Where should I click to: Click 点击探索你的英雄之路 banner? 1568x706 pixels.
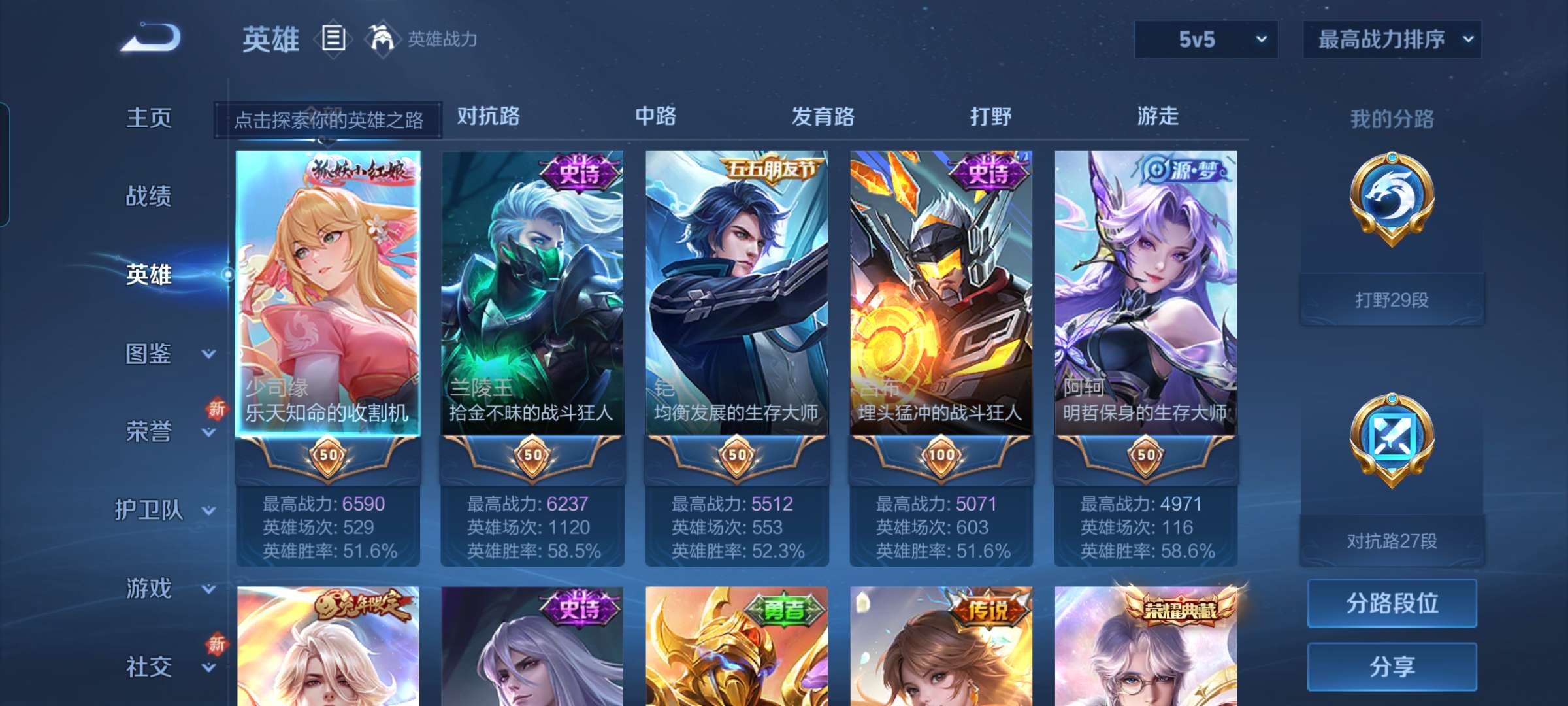point(329,121)
